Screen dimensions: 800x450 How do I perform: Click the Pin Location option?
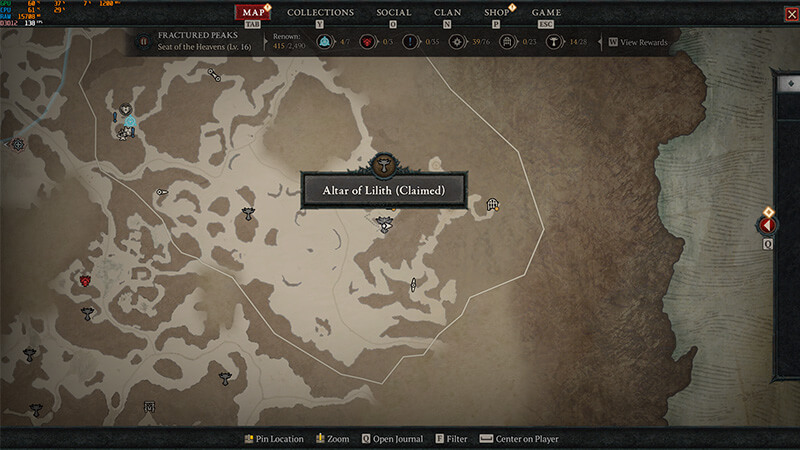pos(274,439)
